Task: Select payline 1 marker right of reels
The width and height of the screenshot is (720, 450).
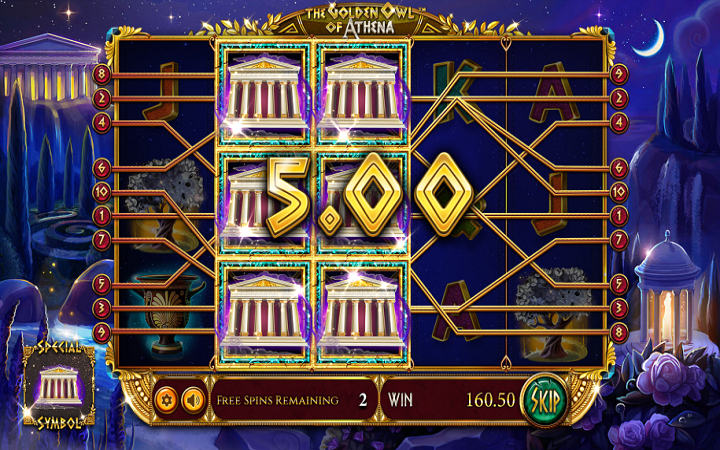Action: pyautogui.click(x=618, y=215)
